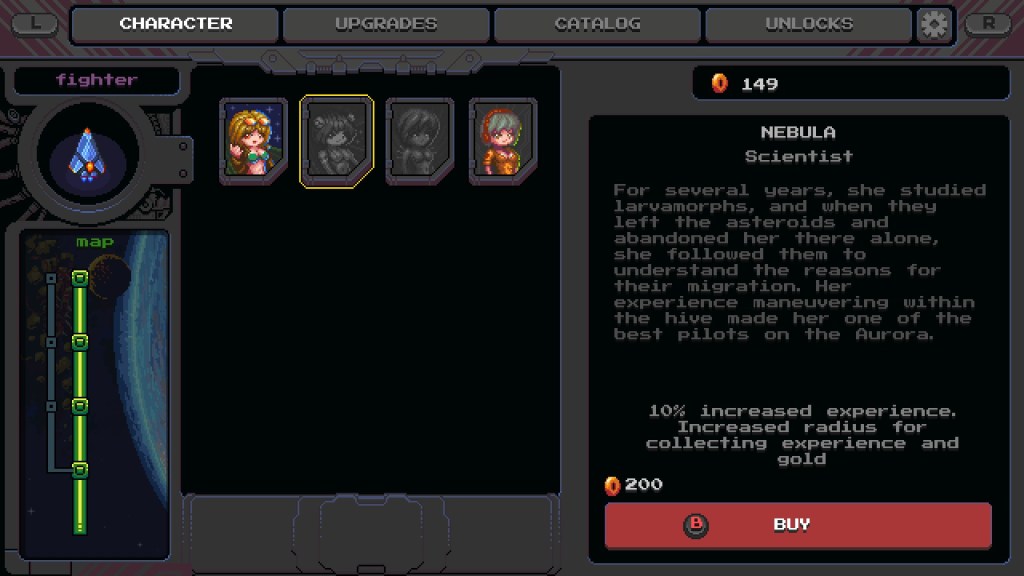This screenshot has height=576, width=1024.
Task: Switch to the Character tab
Action: (x=175, y=24)
